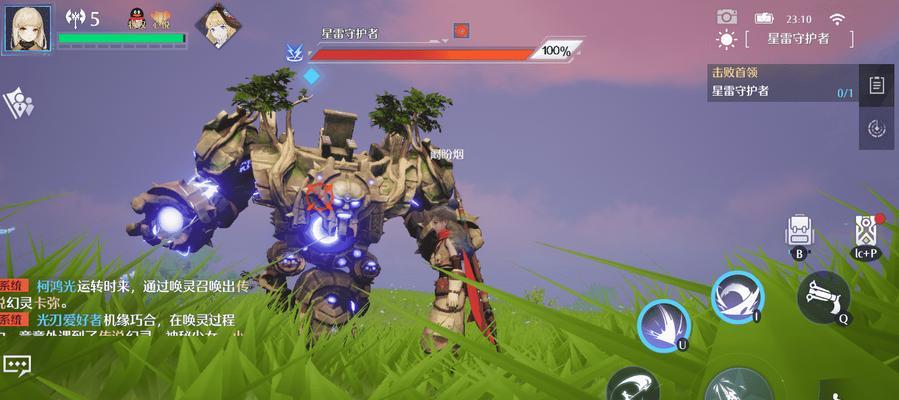
Task: Tap the sun weather icon
Action: tap(726, 40)
